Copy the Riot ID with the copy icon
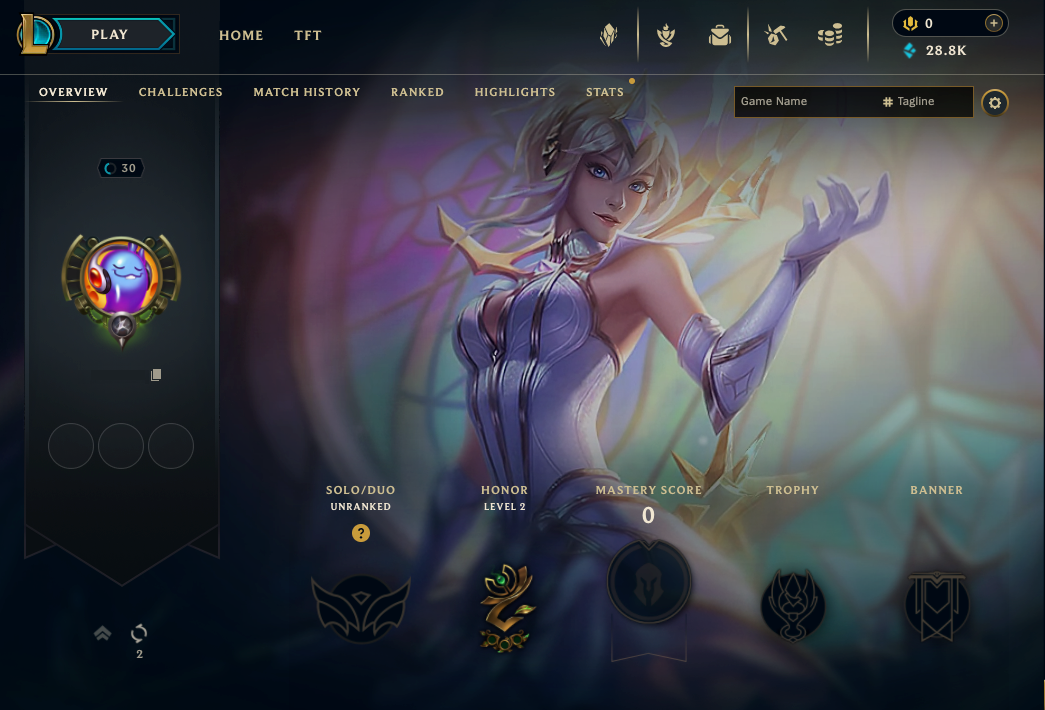 156,375
